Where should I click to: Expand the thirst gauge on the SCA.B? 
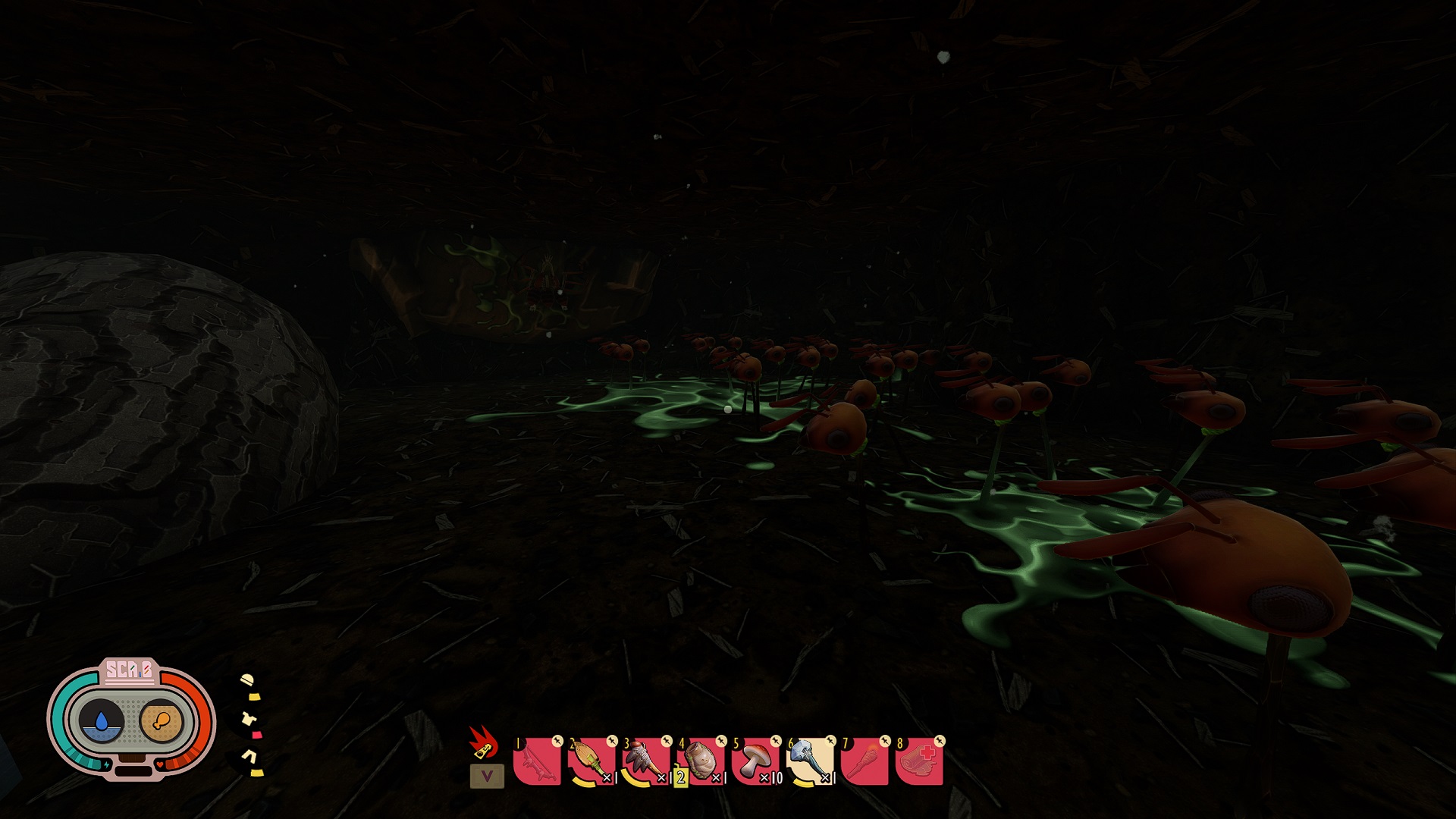tap(101, 720)
